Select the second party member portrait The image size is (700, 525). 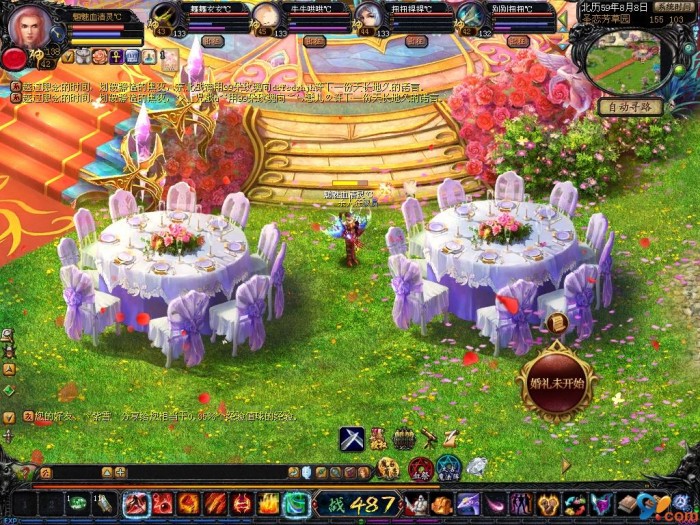point(265,17)
